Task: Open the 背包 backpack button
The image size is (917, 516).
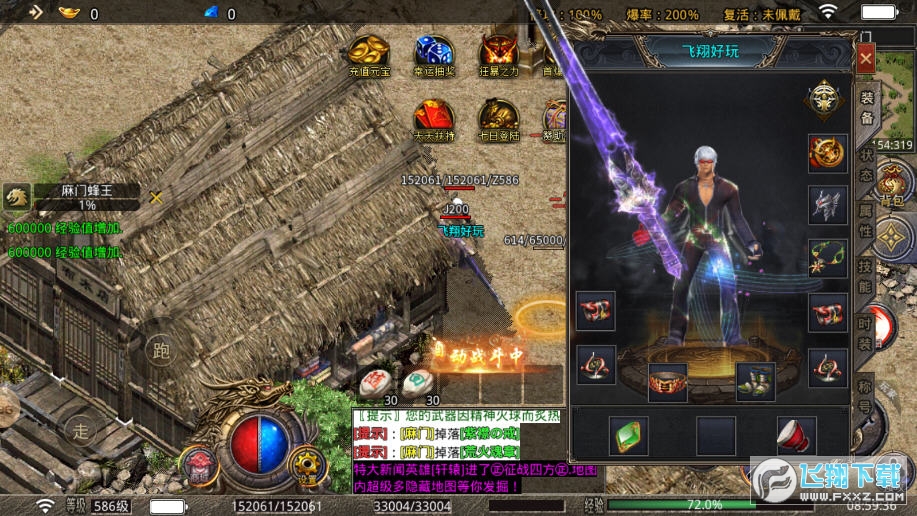Action: click(x=891, y=183)
